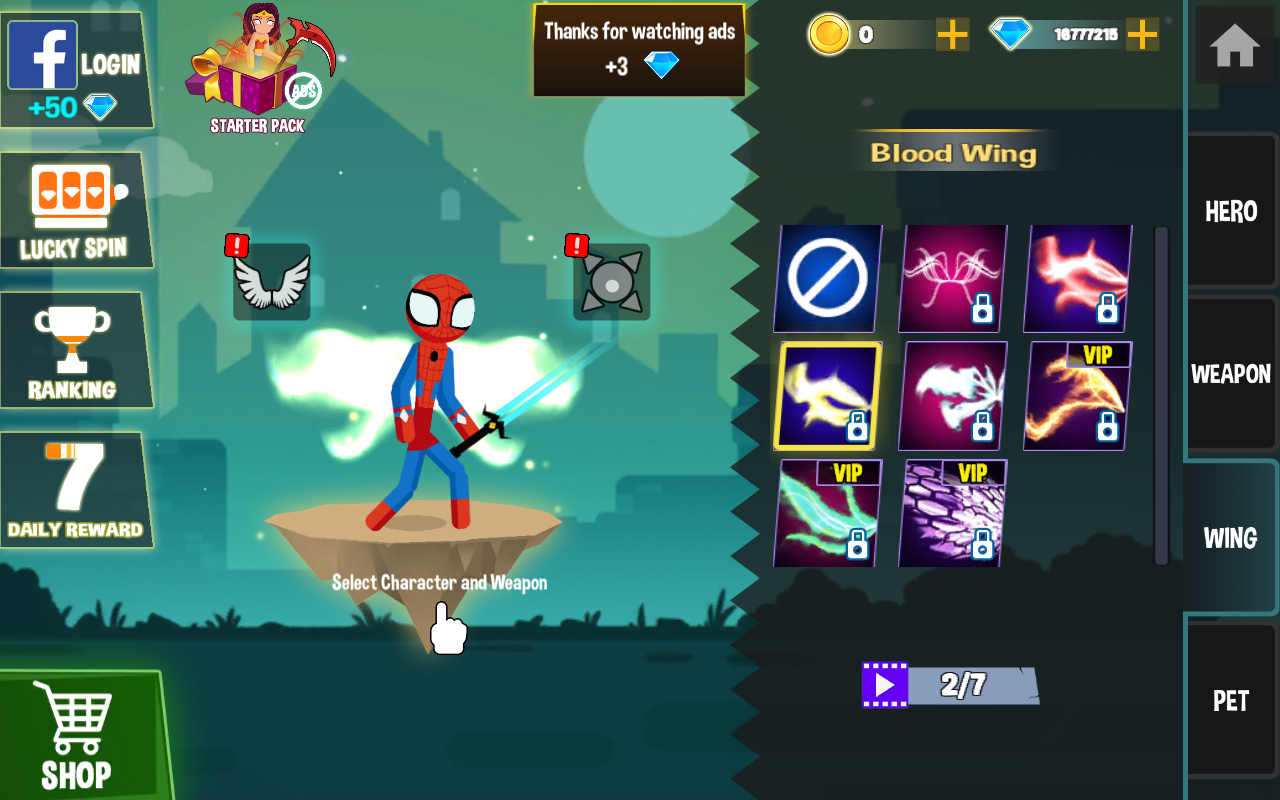Switch to the Pet tab
Screen dimensions: 1280x800
coord(1231,700)
